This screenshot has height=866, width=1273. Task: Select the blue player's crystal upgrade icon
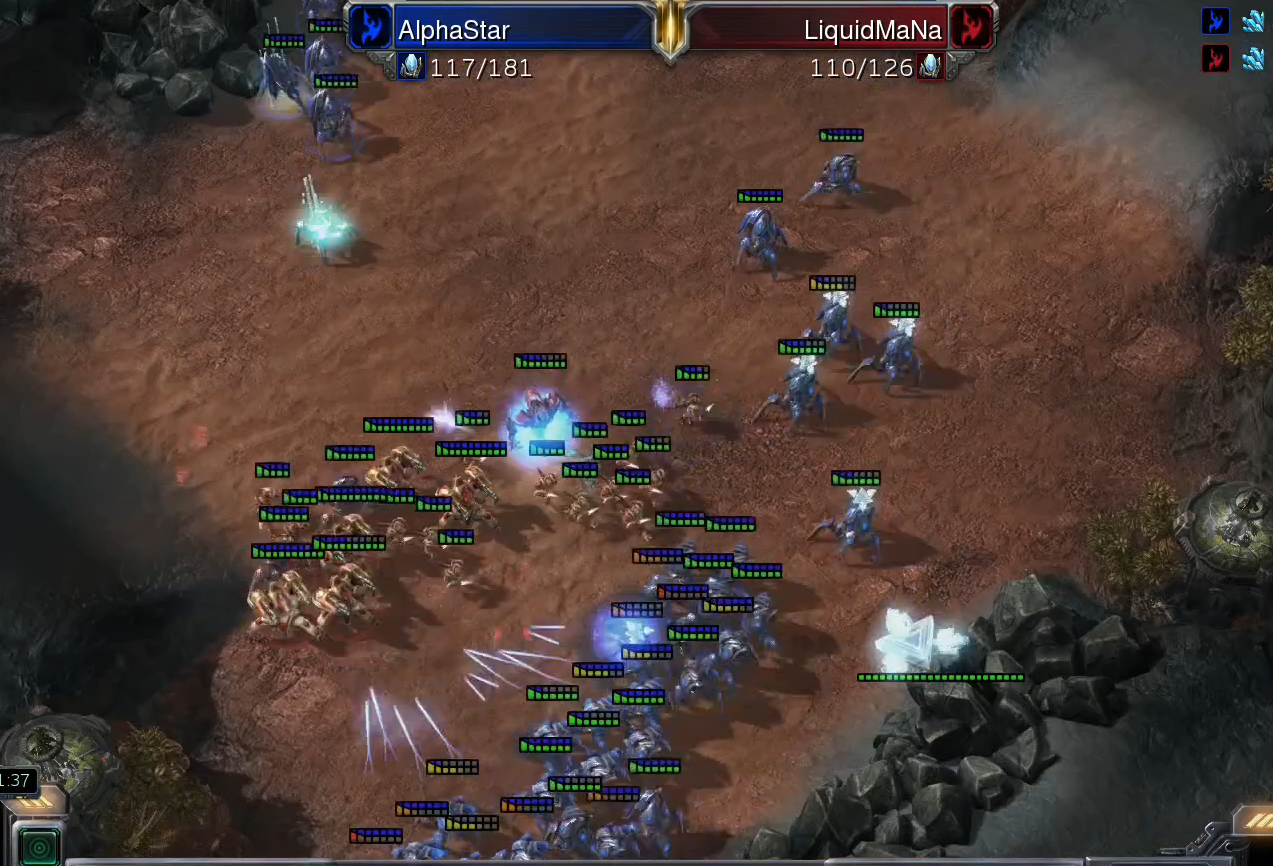1253,21
